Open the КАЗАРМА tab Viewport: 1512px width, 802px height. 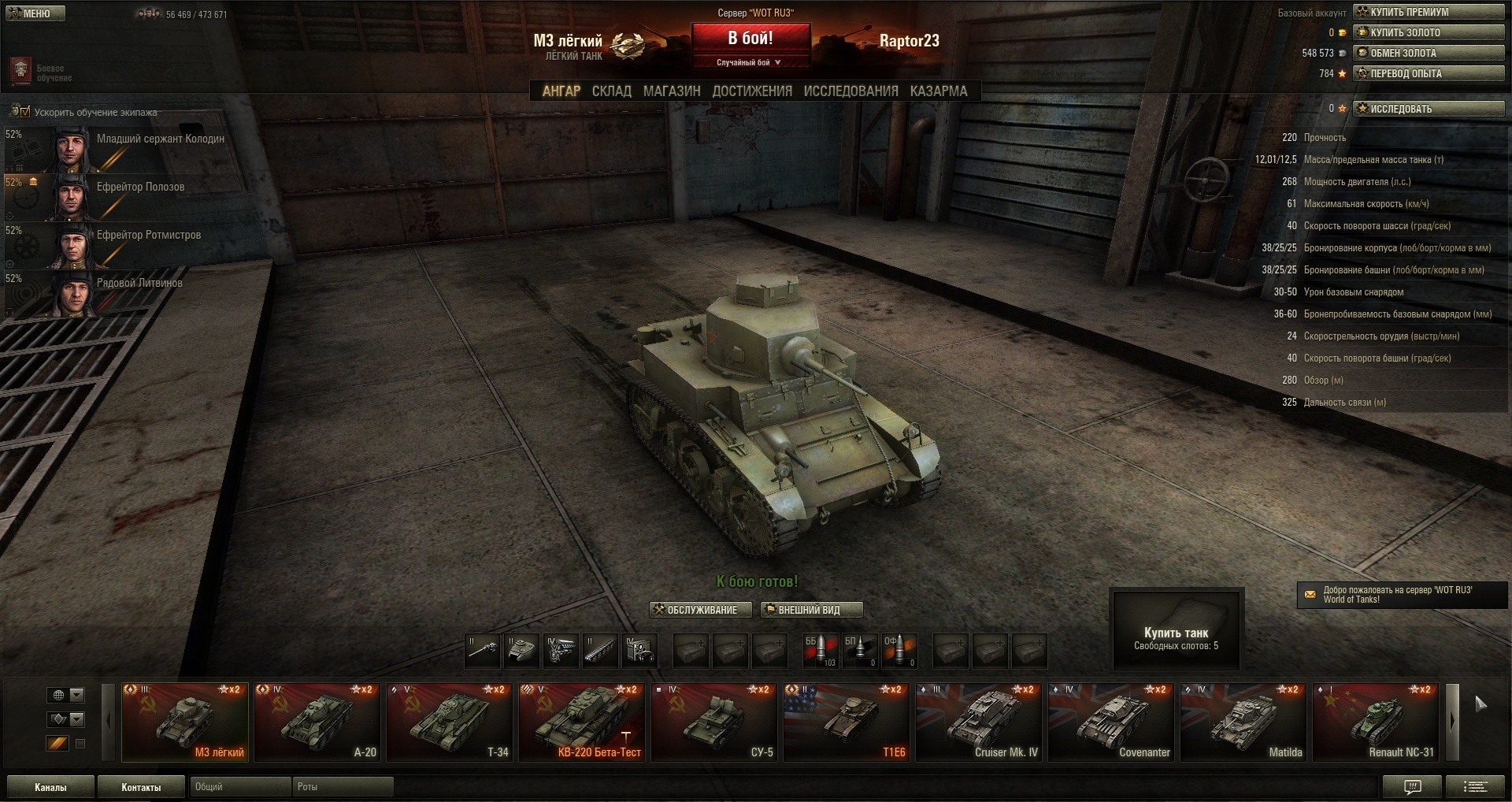pos(938,91)
